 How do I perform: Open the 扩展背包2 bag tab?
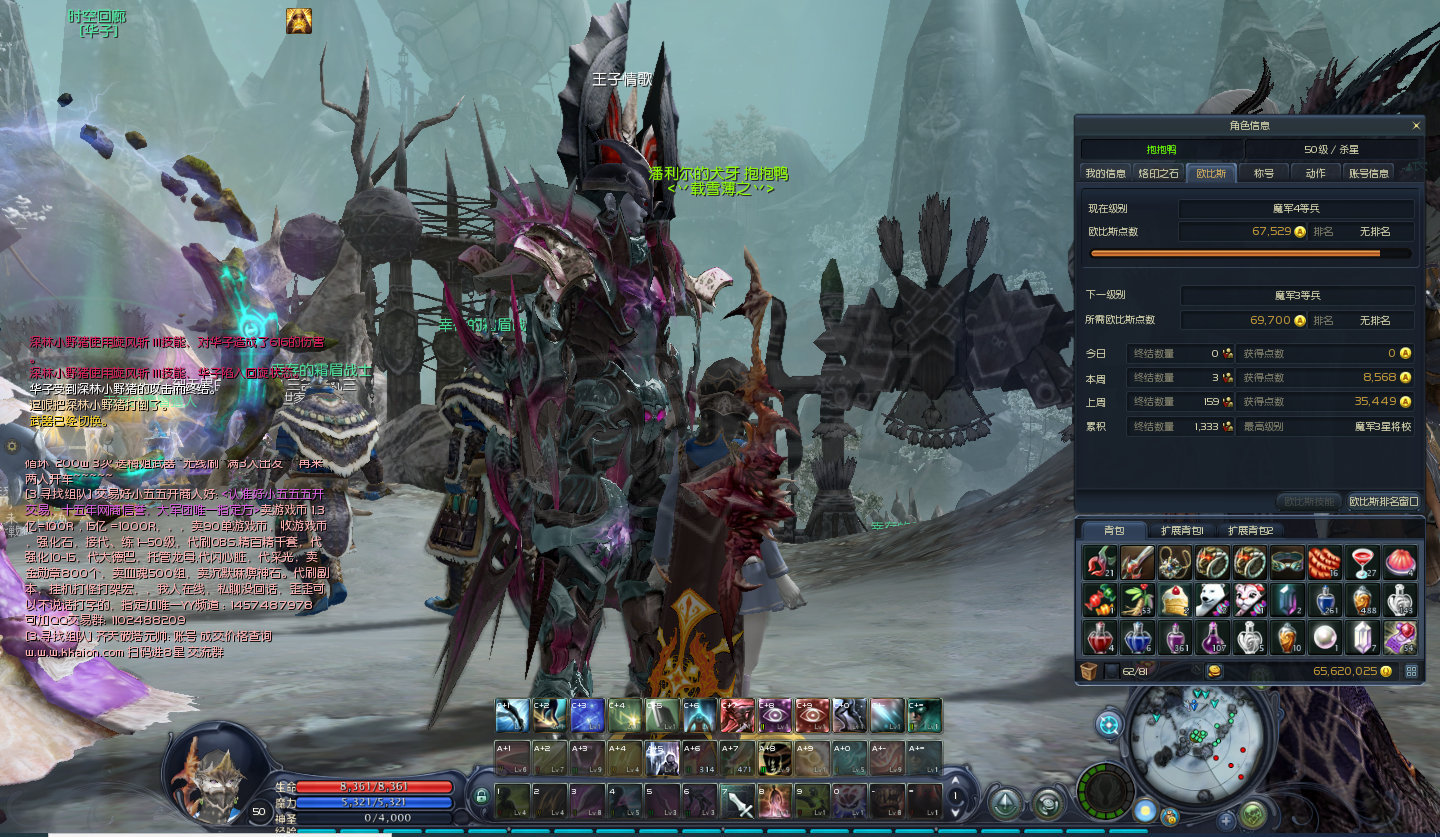pos(1249,530)
